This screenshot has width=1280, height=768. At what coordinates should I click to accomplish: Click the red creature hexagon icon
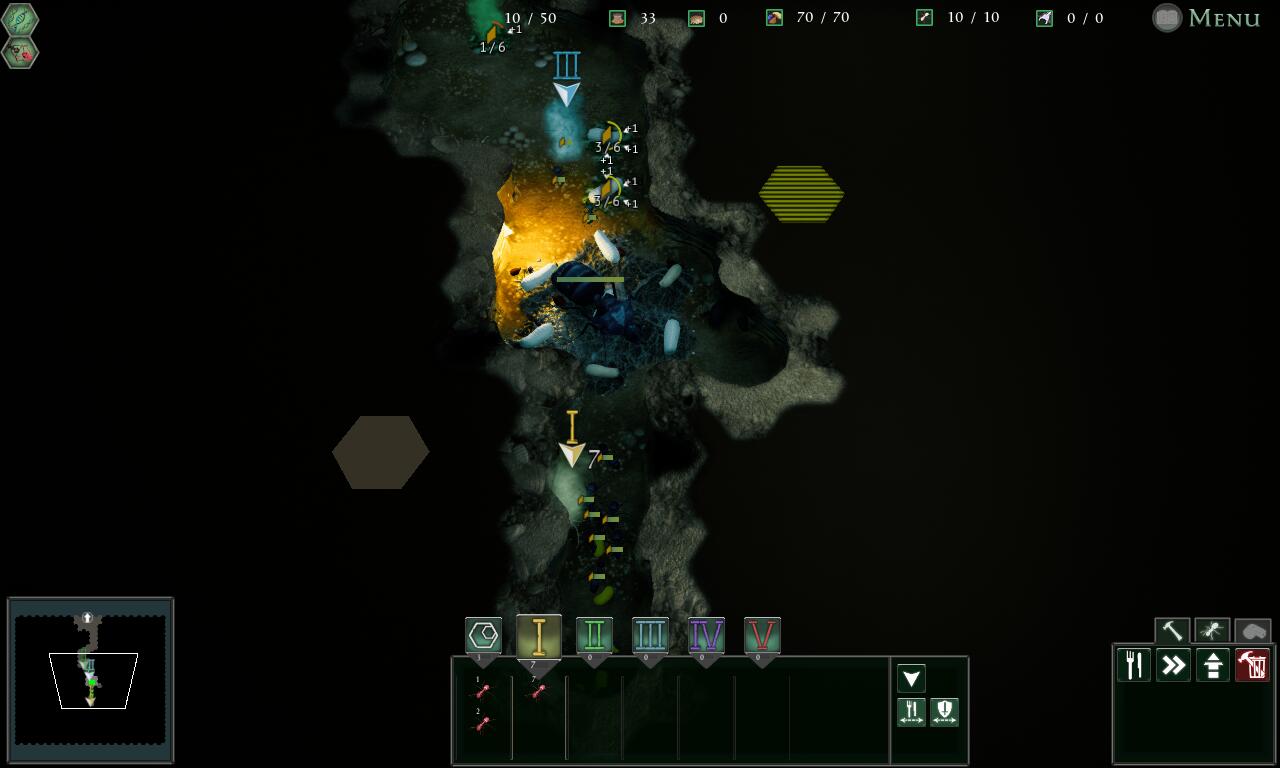pos(20,53)
